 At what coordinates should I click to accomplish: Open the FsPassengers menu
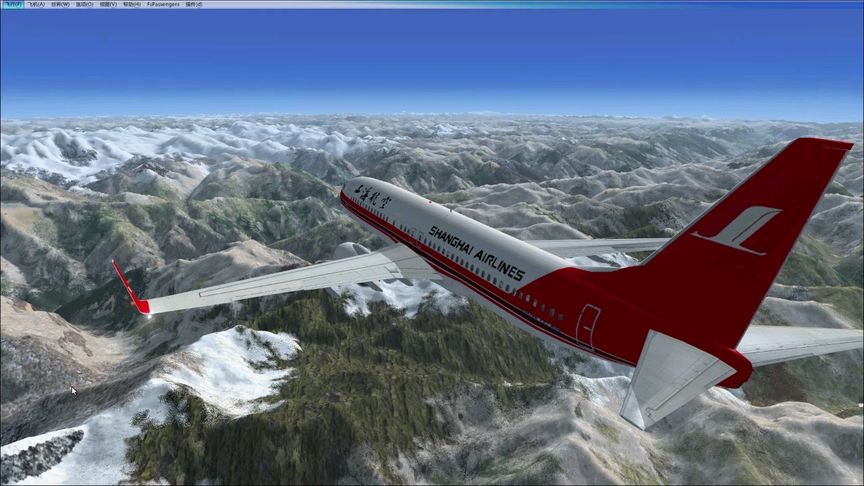click(162, 4)
